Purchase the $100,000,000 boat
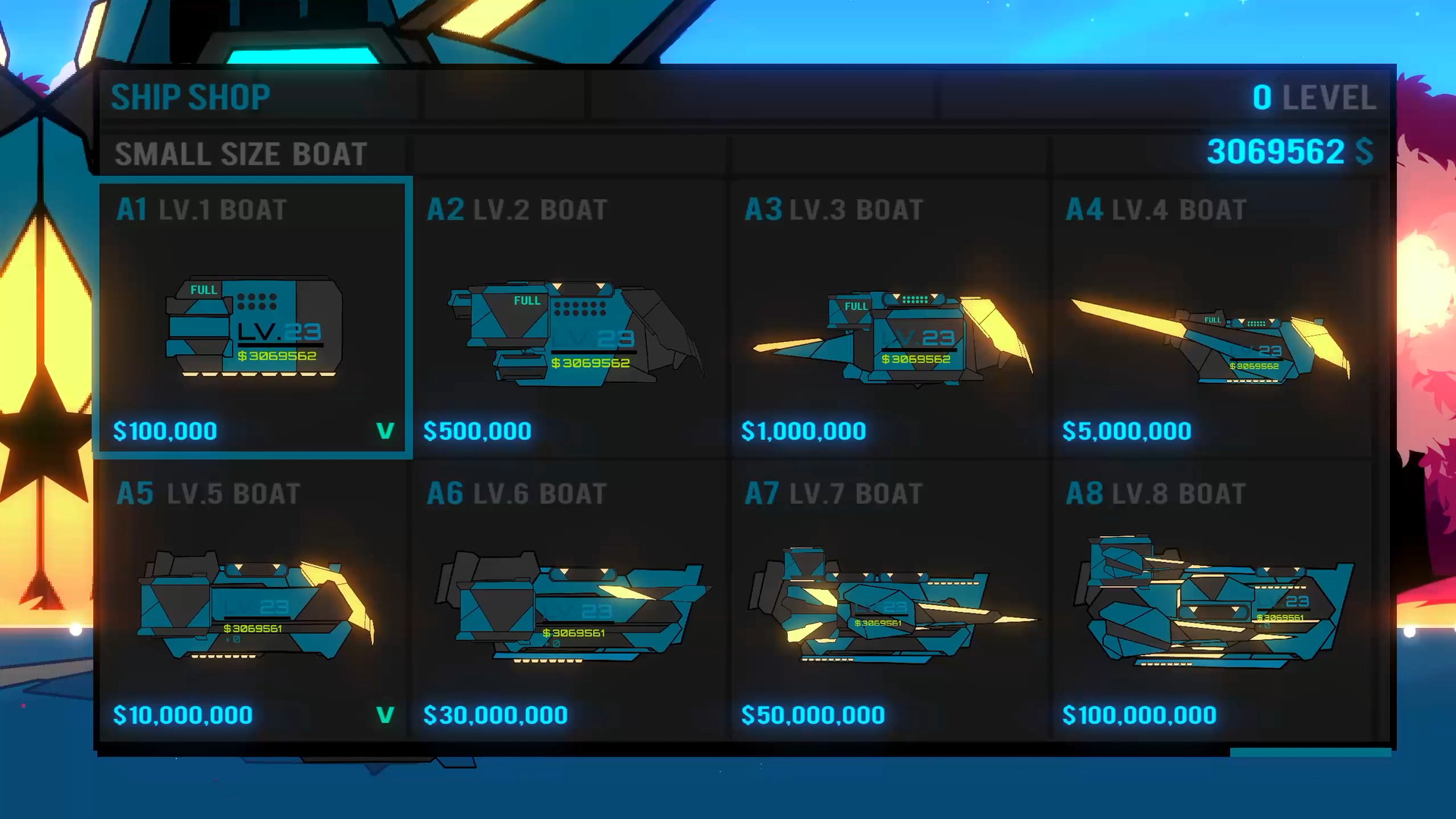Screen dimensions: 1456x819 1140,714
